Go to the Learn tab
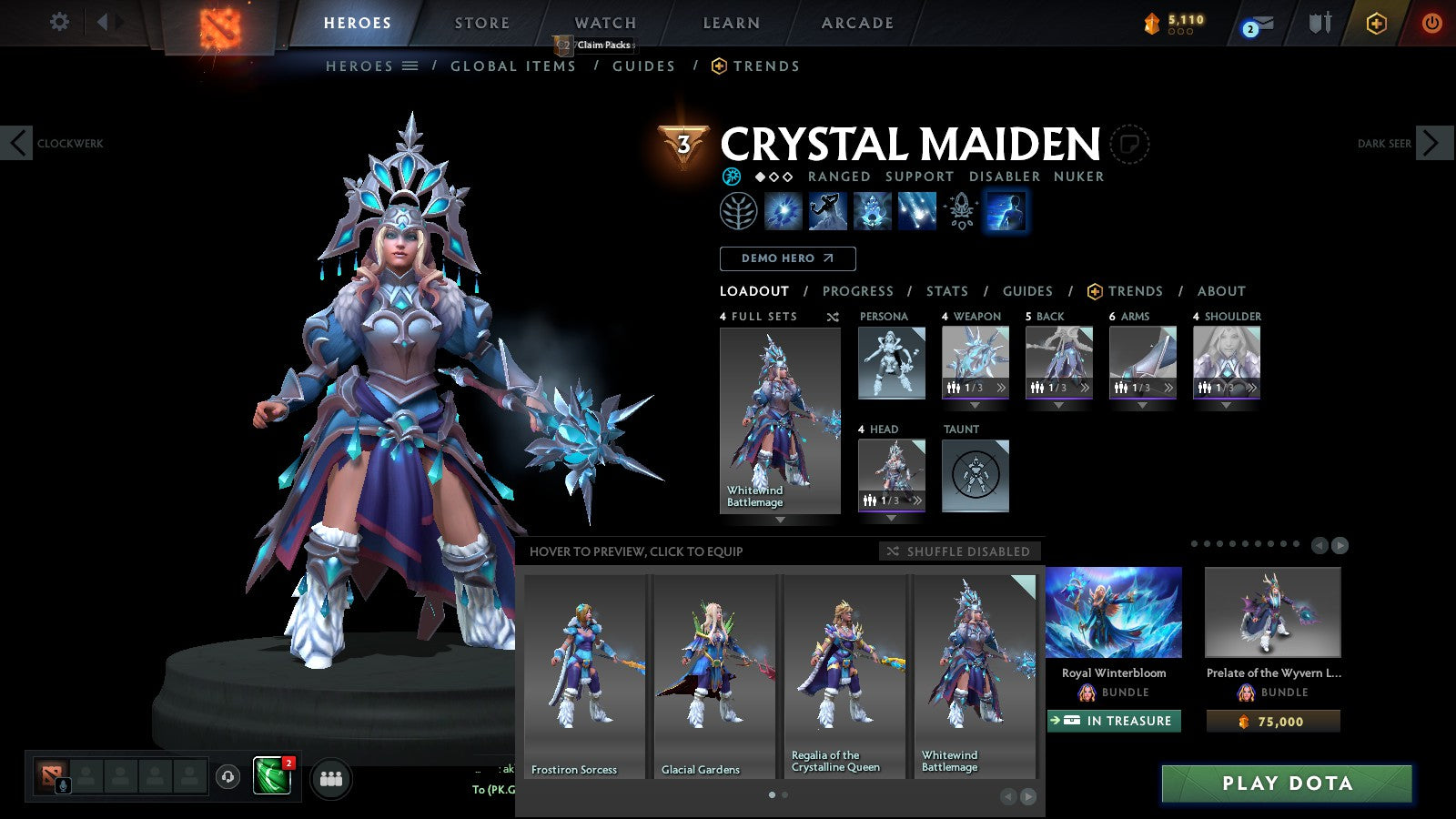The width and height of the screenshot is (1456, 819). [x=731, y=23]
